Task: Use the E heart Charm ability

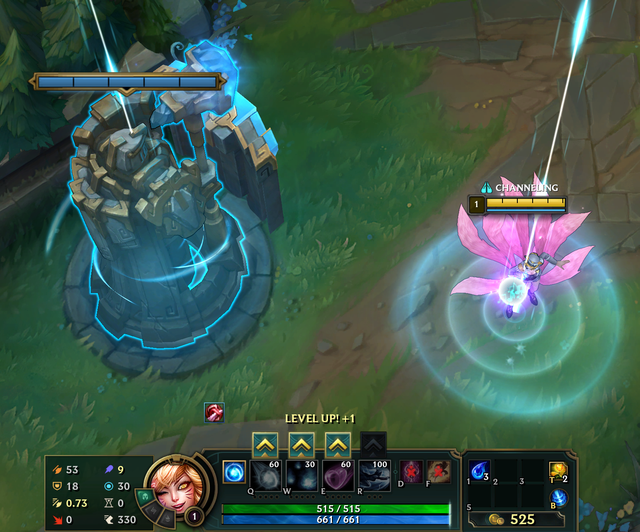Action: [338, 474]
